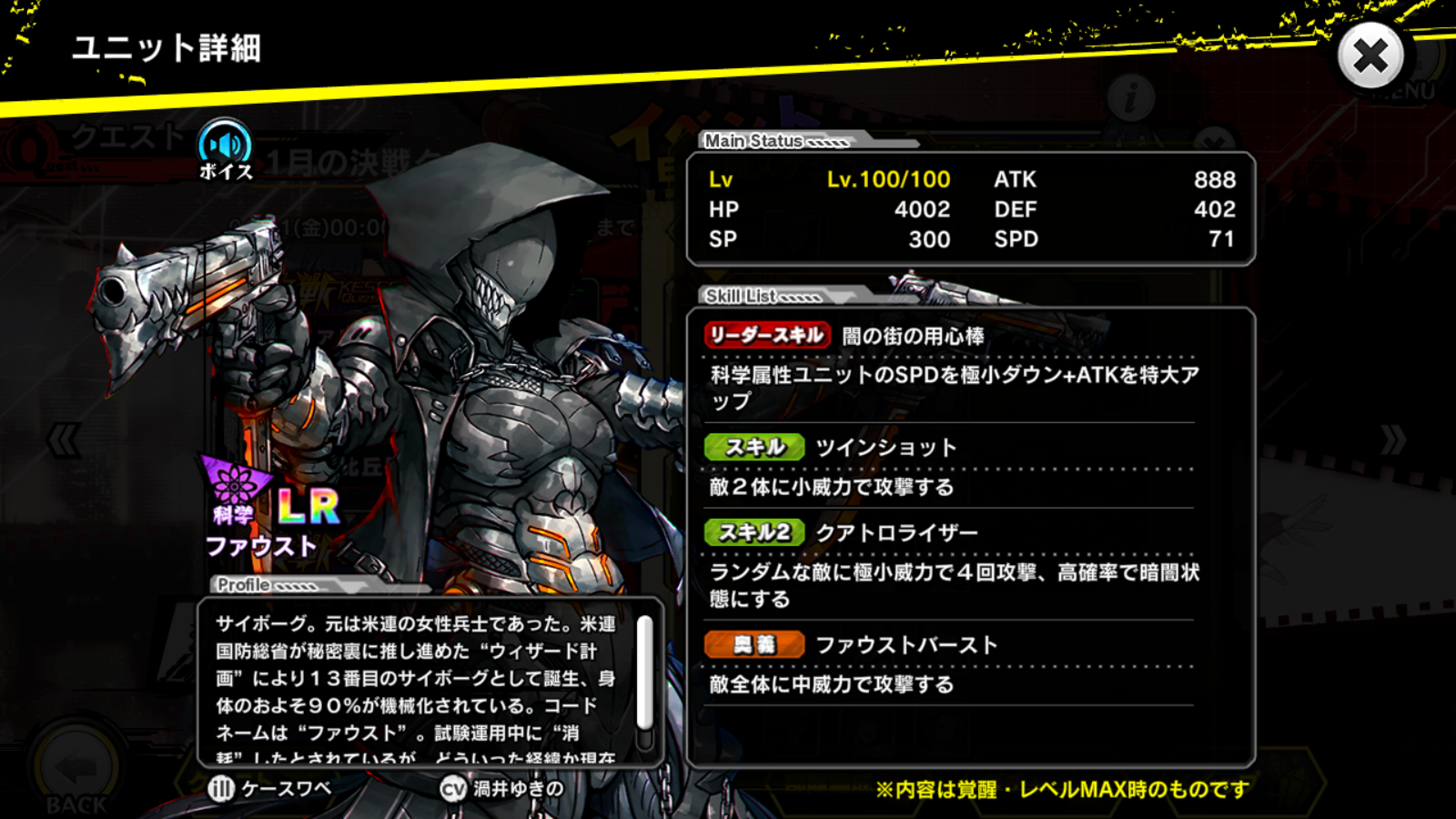Show the previous unit with left chevrons
The height and width of the screenshot is (819, 1456).
(64, 441)
